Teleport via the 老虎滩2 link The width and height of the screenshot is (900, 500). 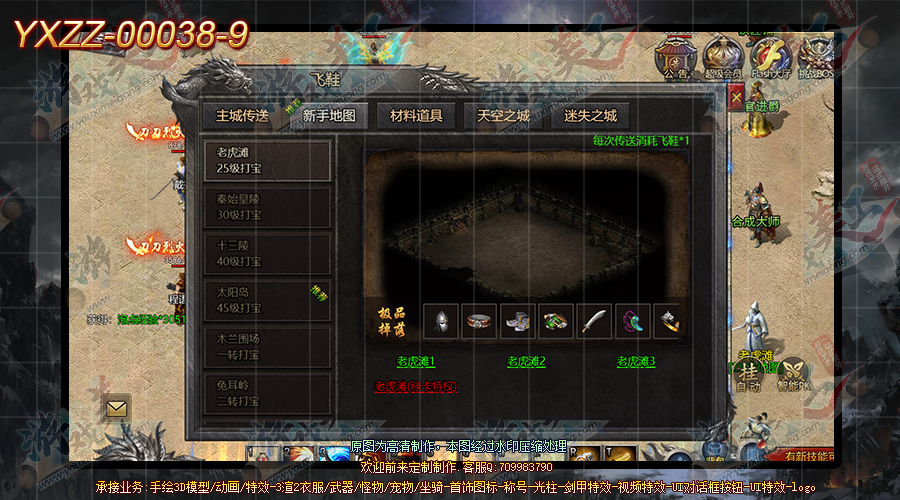point(526,361)
